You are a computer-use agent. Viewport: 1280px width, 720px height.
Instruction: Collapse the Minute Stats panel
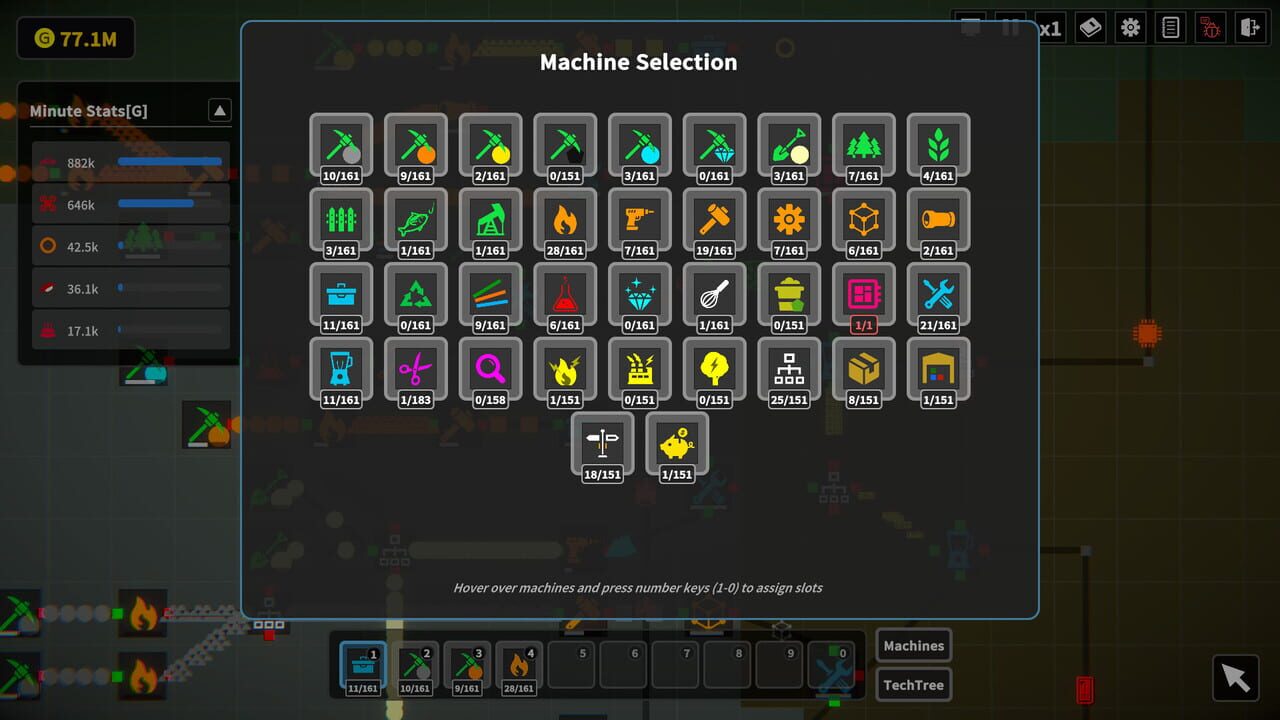(219, 110)
